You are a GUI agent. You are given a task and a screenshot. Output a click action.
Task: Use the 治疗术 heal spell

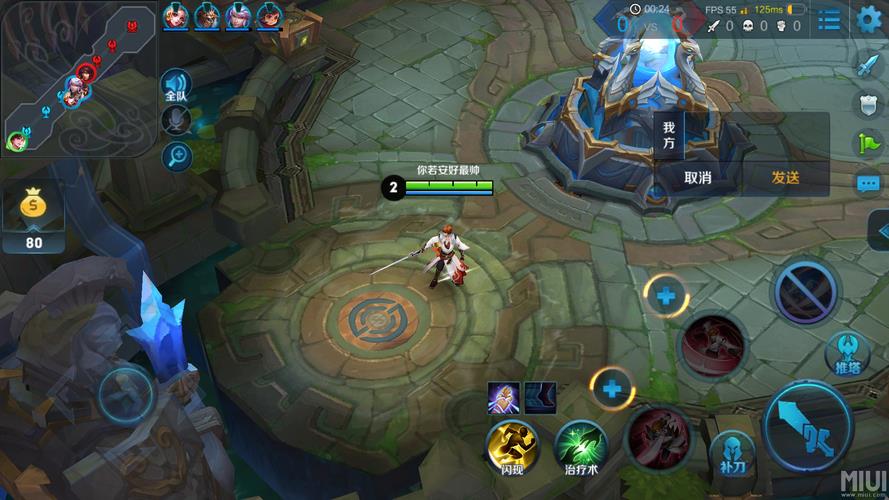(581, 445)
